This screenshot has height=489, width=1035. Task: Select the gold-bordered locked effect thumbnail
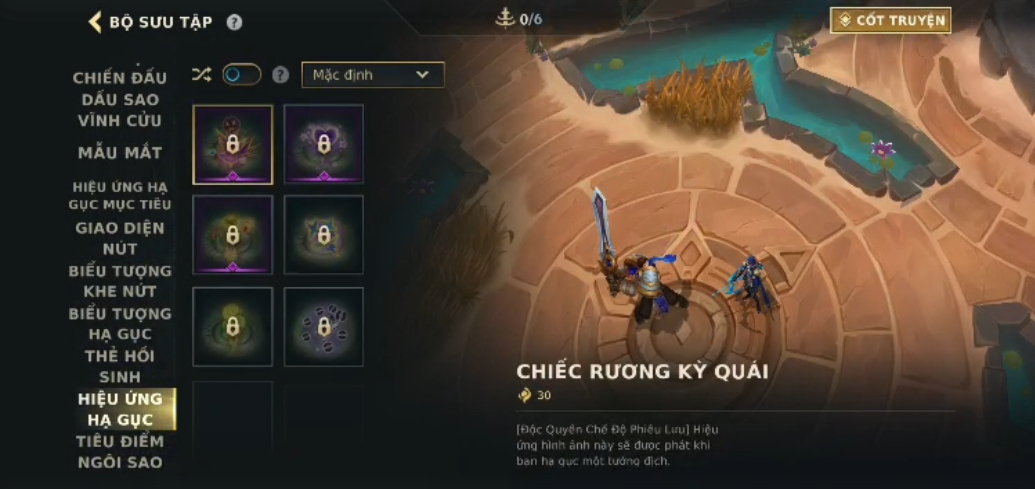pos(233,145)
